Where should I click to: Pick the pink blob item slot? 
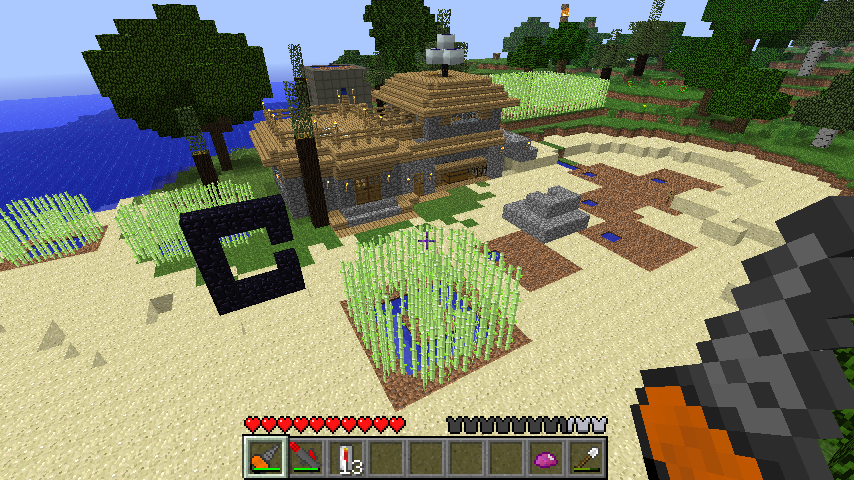click(545, 457)
